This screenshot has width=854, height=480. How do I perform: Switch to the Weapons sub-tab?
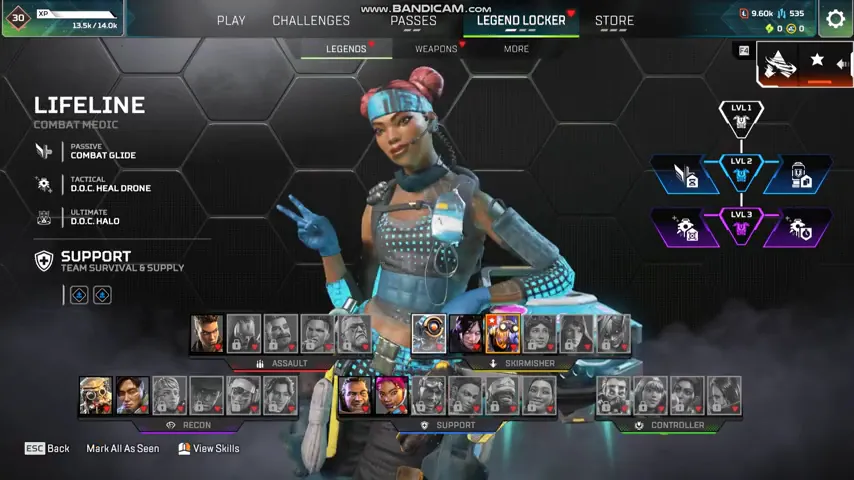pos(436,48)
